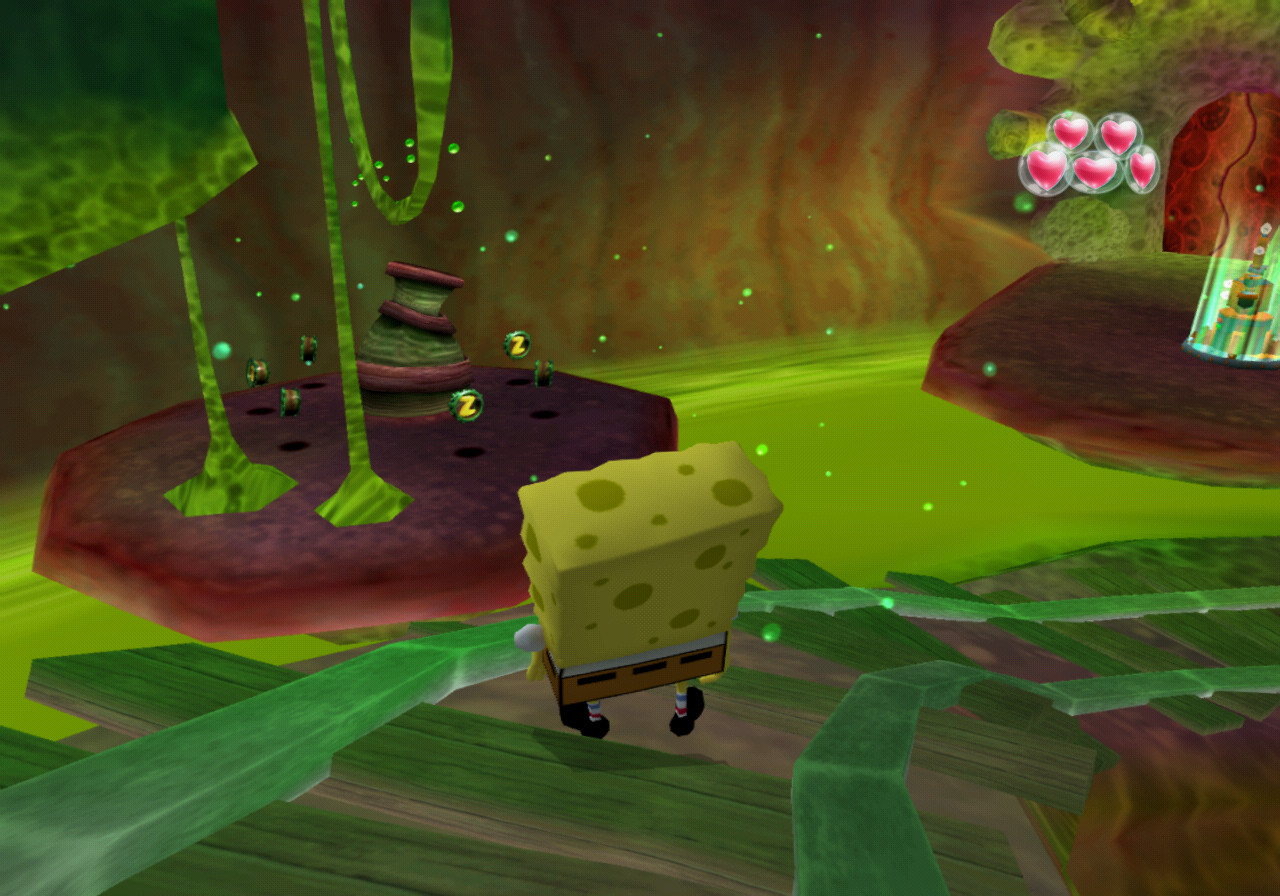Pick up the leftmost green bottle-cap token
The image size is (1280, 896).
click(256, 370)
